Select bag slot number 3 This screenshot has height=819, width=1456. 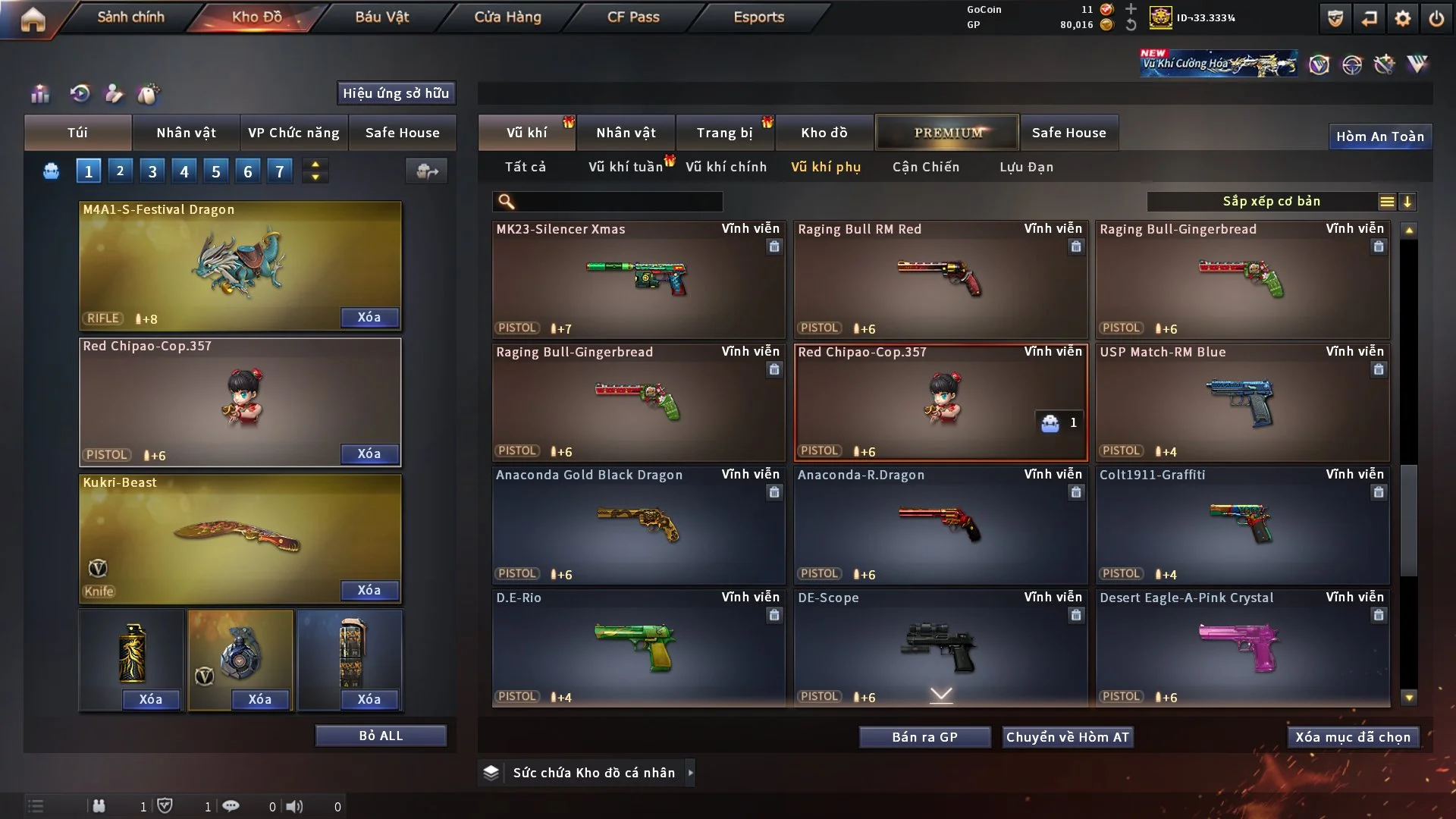pyautogui.click(x=152, y=171)
